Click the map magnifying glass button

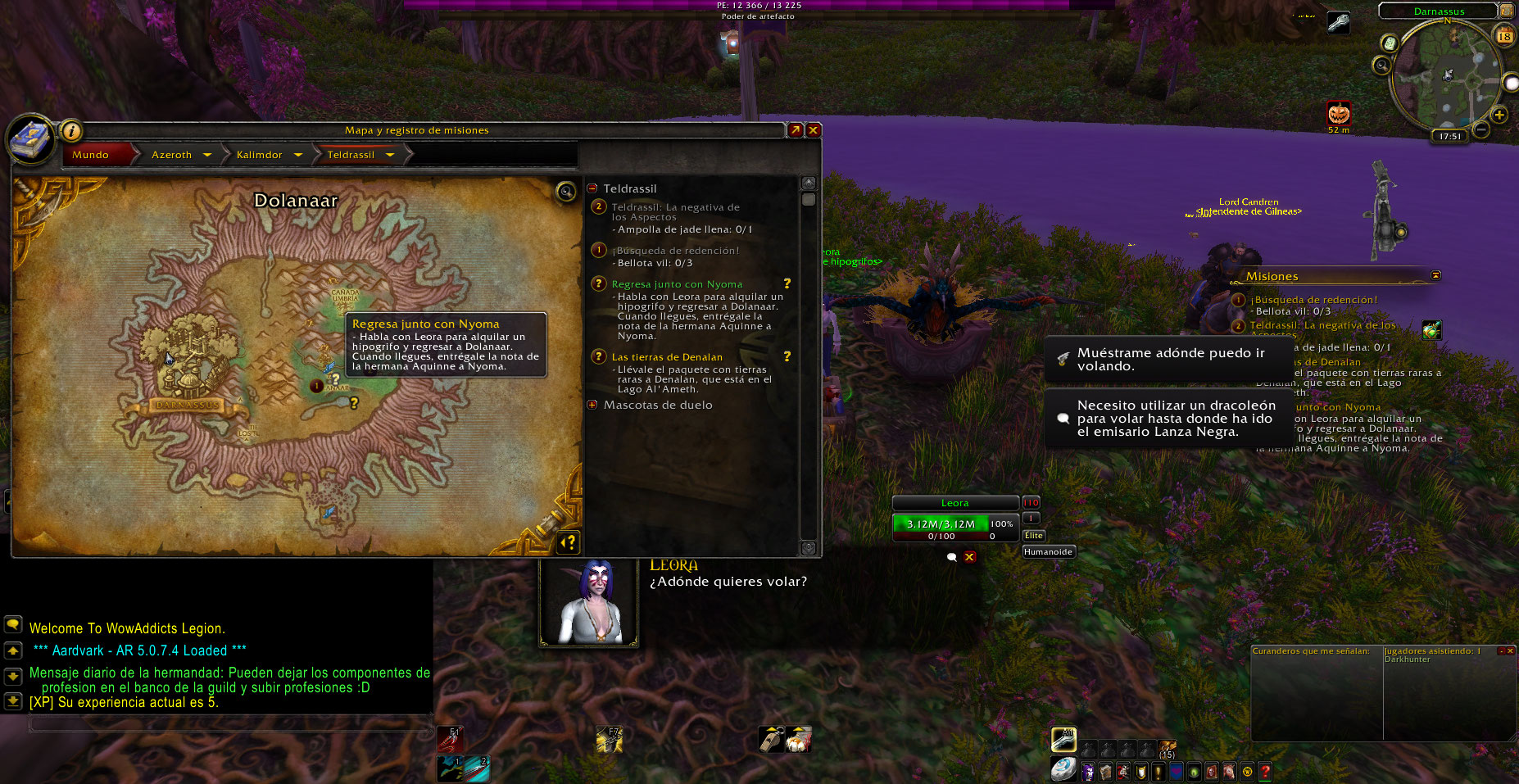565,192
